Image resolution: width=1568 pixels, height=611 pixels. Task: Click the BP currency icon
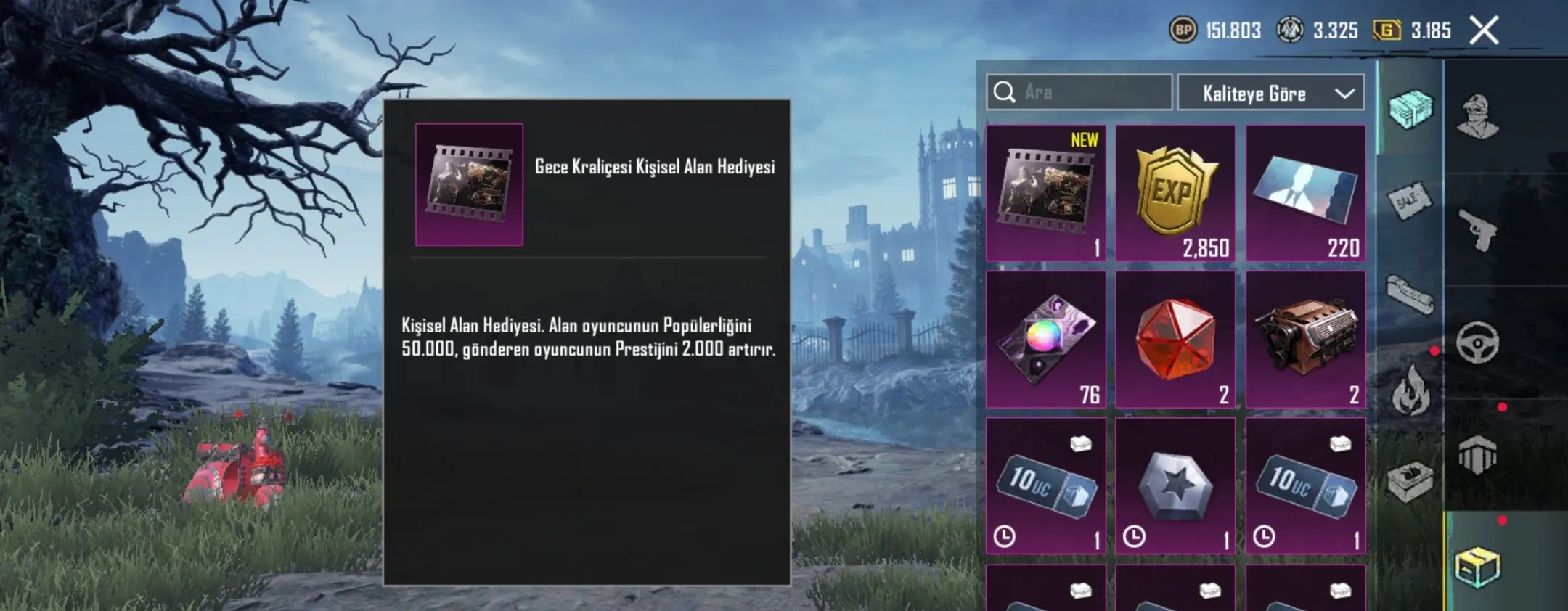tap(1183, 30)
